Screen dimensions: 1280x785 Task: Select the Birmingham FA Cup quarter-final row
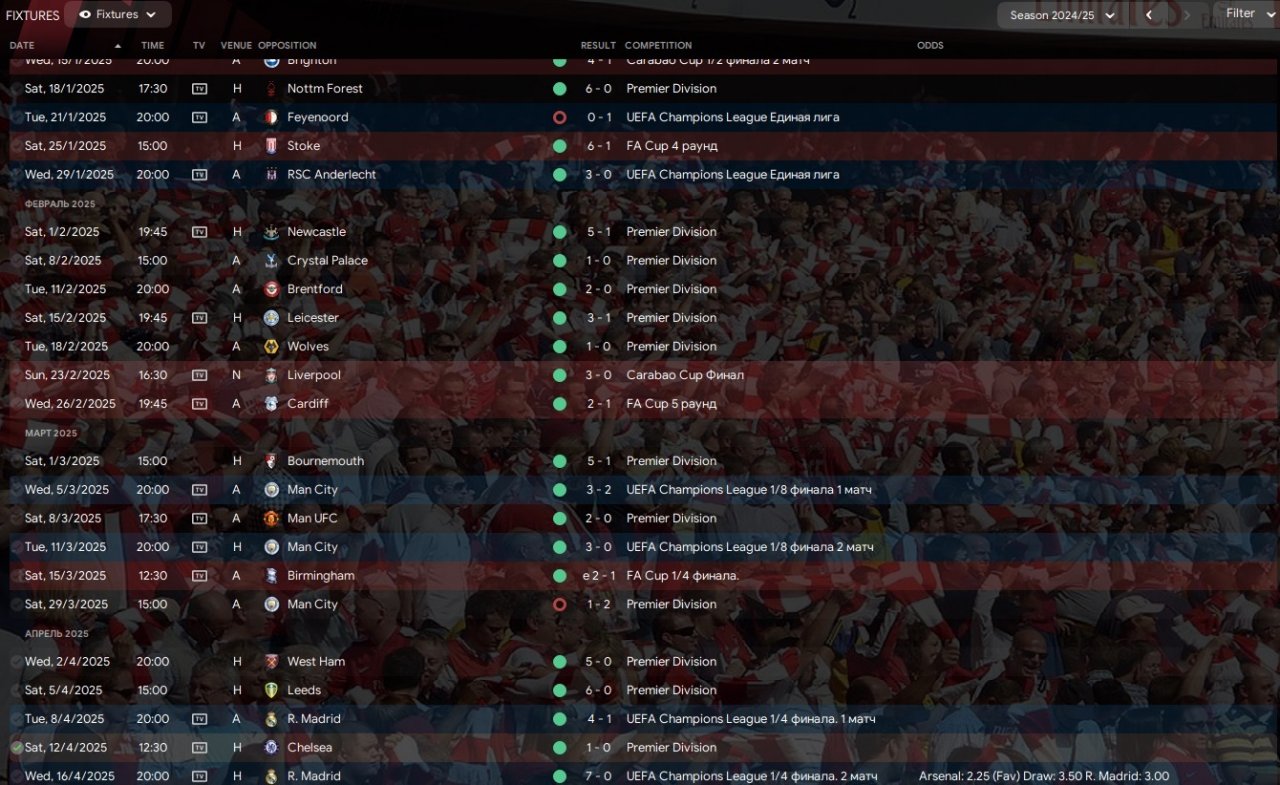(x=320, y=576)
